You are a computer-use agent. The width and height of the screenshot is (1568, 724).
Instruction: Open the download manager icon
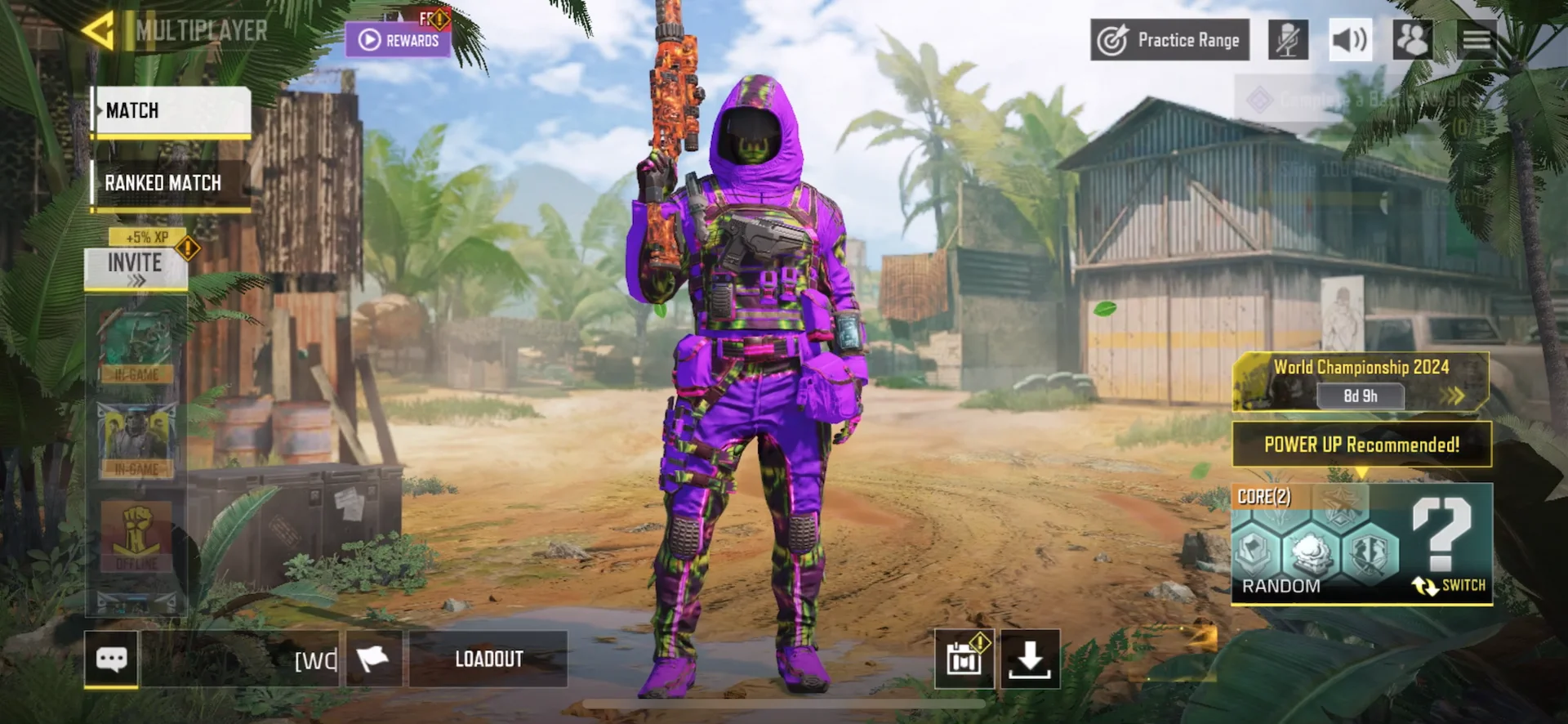click(1030, 659)
